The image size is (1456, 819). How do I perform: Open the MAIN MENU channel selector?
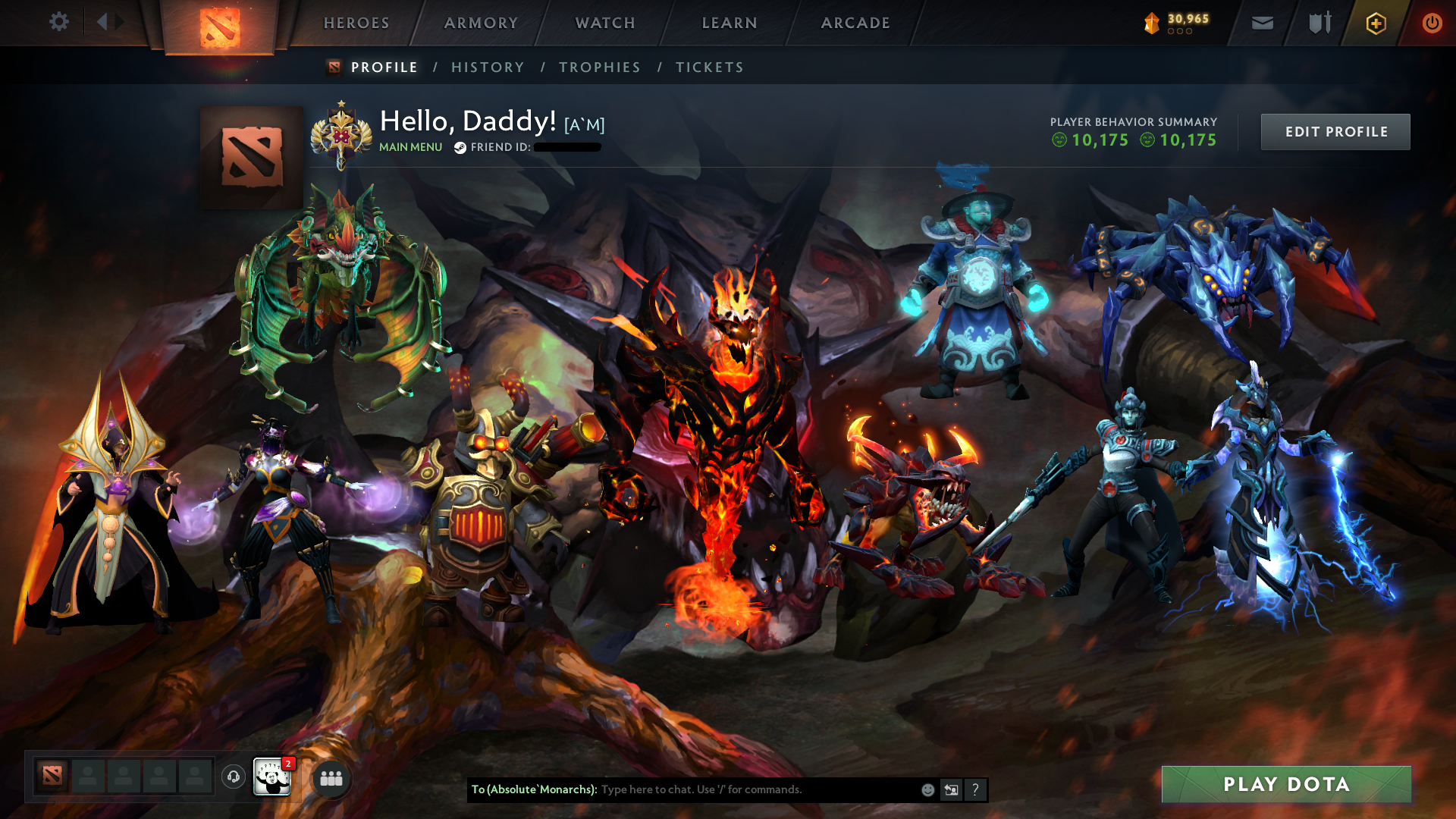410,146
